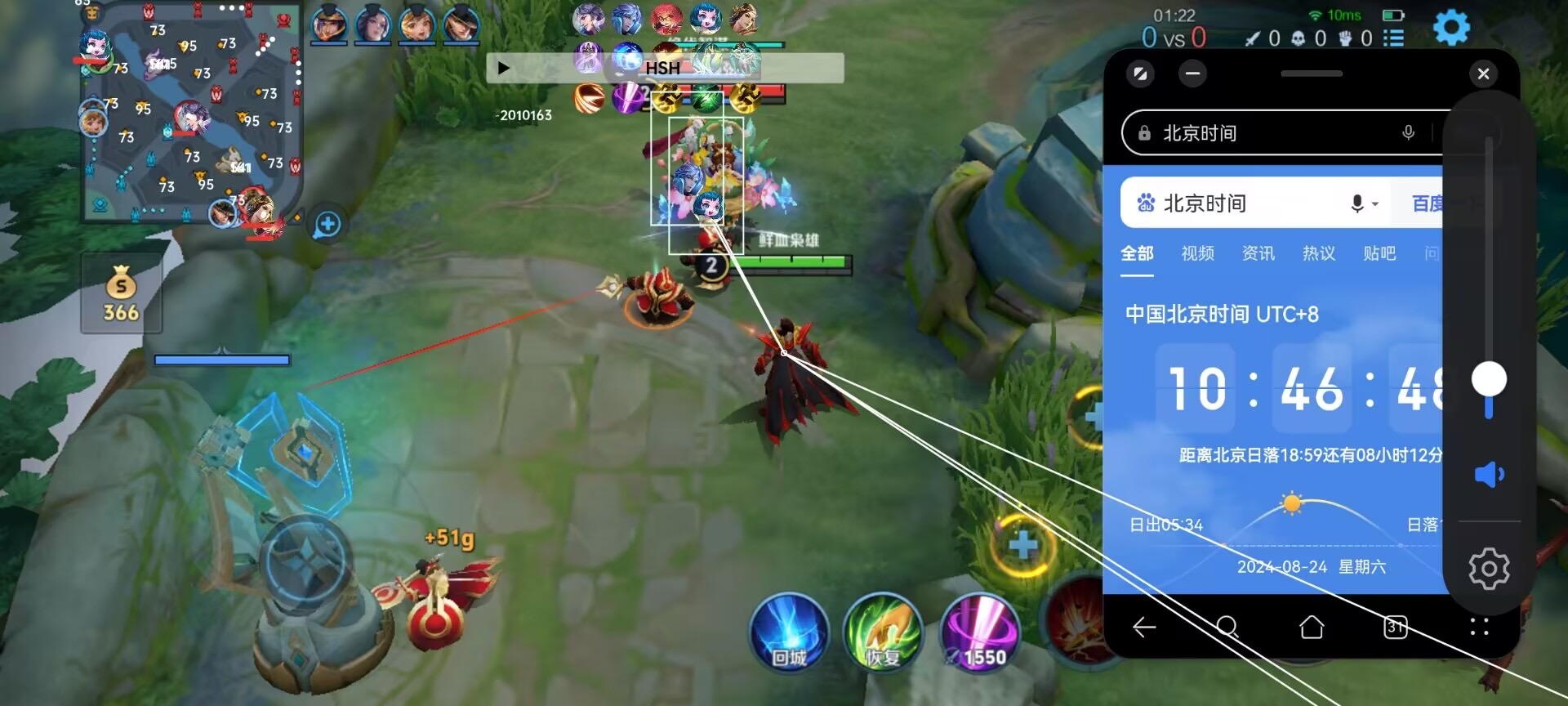This screenshot has height=706, width=1568.
Task: Activate voice search microphone in Baidu bar
Action: coord(1358,203)
